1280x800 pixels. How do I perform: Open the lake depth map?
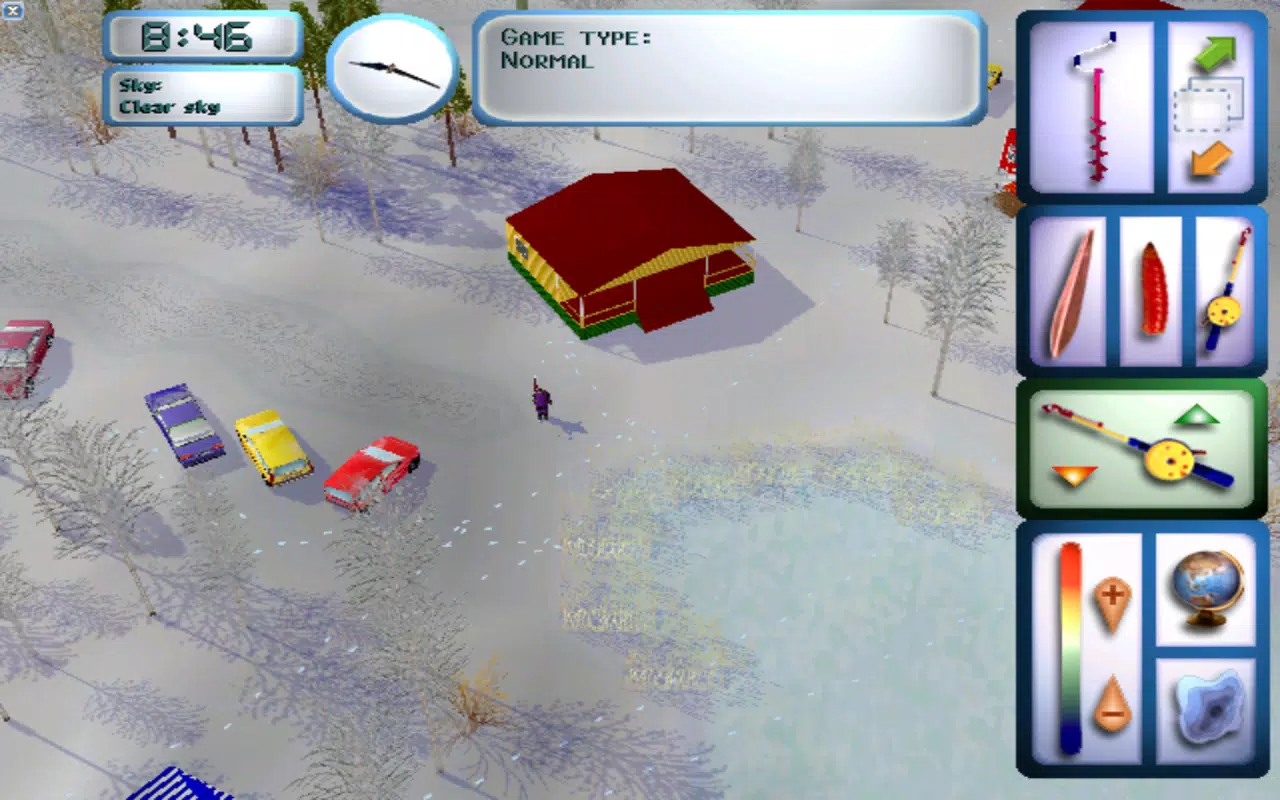click(1210, 710)
